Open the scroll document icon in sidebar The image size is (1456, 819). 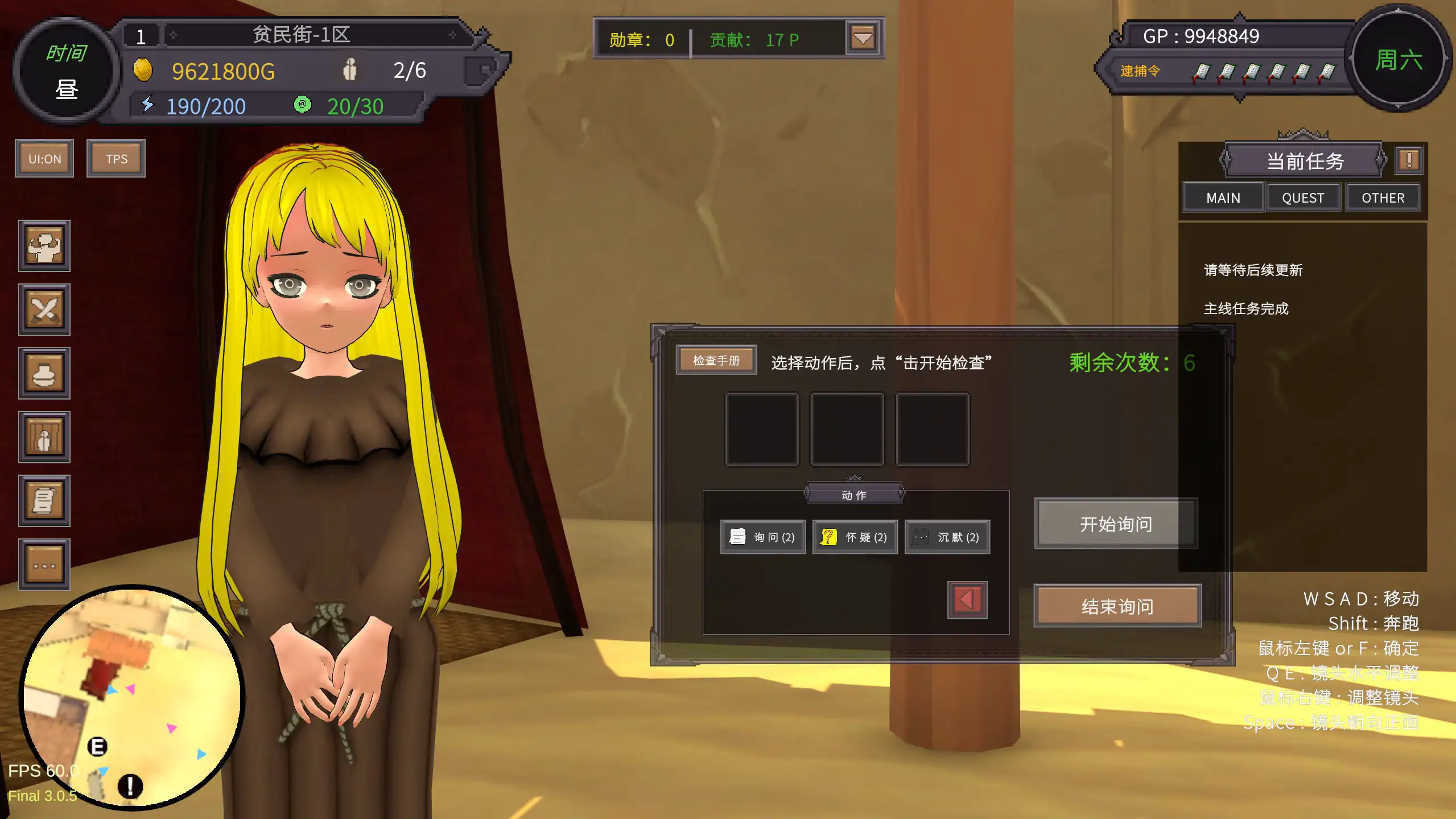pos(44,501)
